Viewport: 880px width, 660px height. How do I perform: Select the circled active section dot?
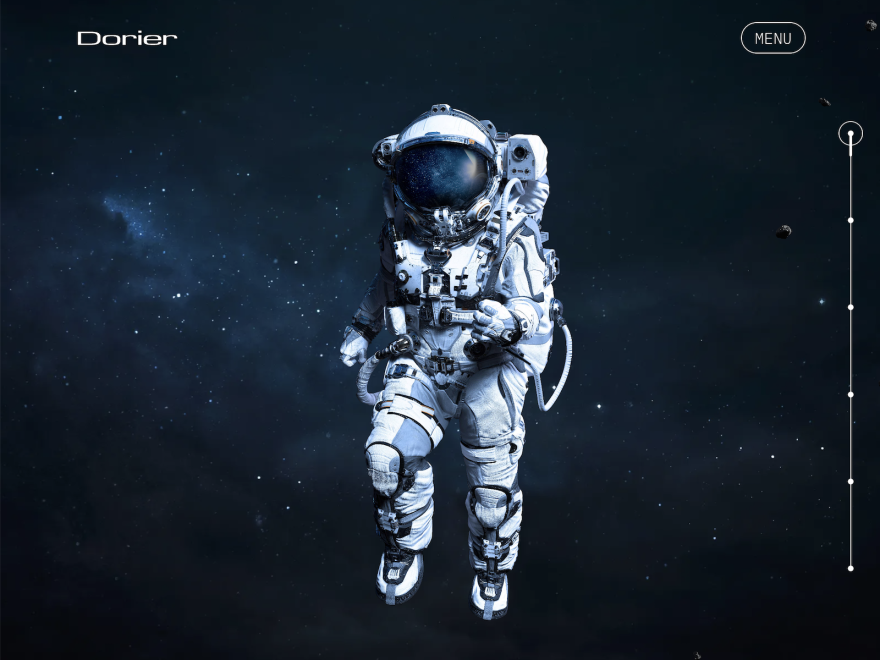click(x=850, y=133)
